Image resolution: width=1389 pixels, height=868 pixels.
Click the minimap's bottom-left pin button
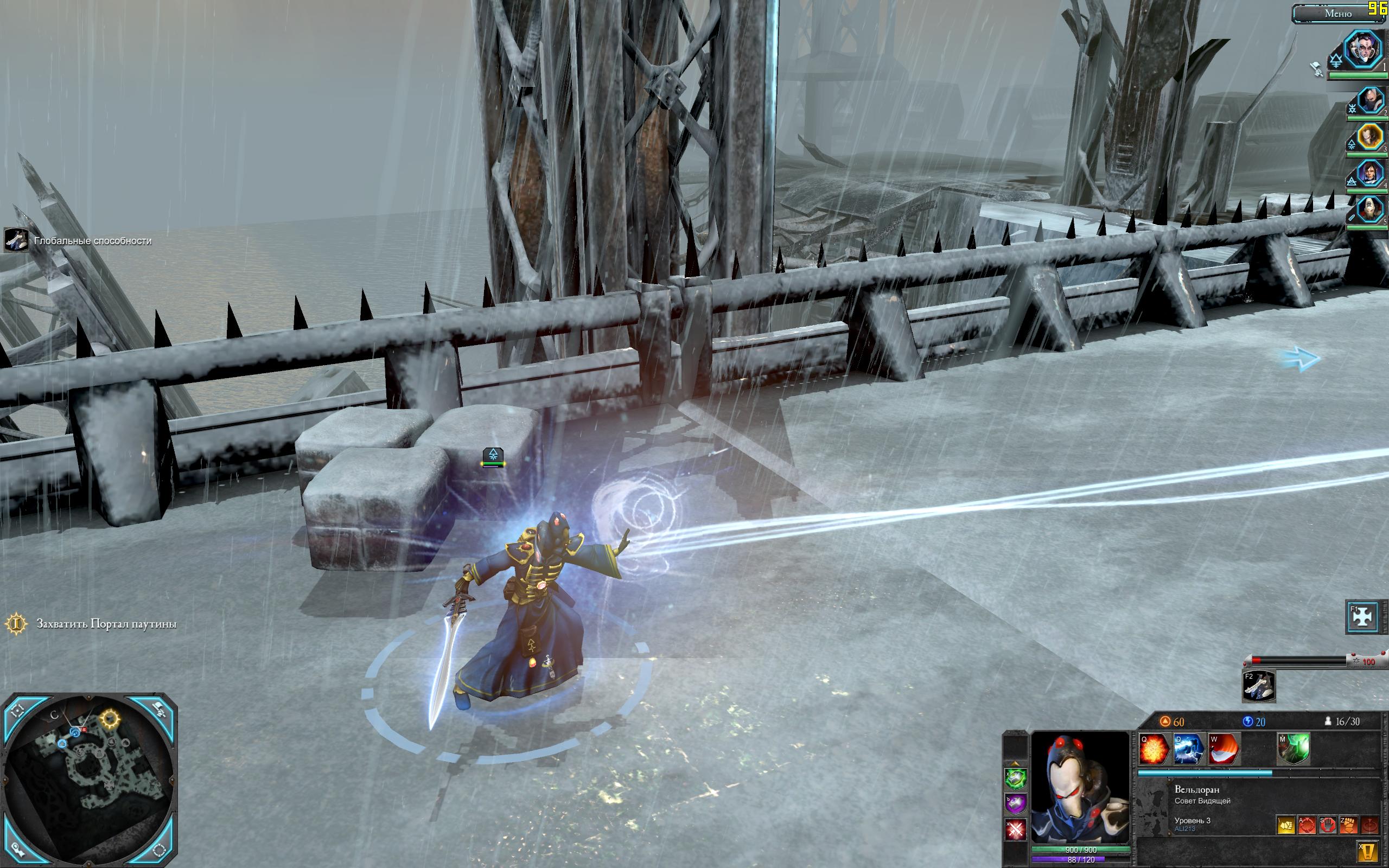tap(17, 851)
